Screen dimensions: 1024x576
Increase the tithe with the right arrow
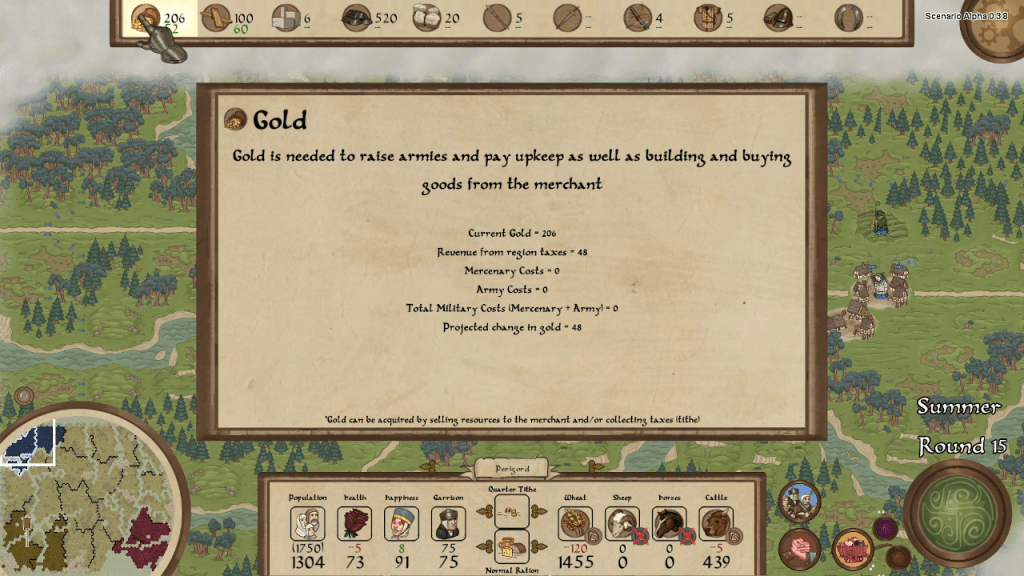539,511
